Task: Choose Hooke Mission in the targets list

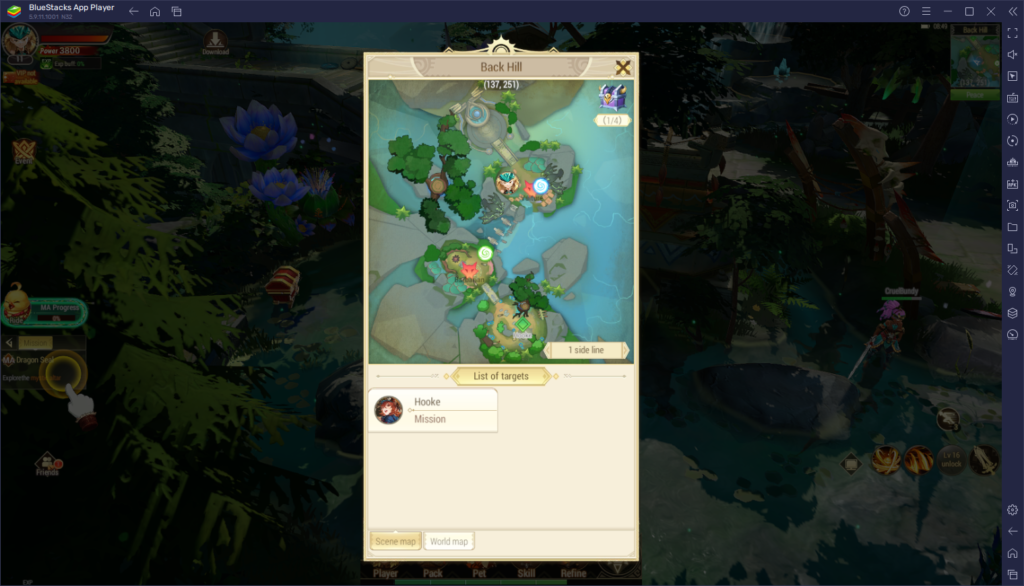Action: 433,410
